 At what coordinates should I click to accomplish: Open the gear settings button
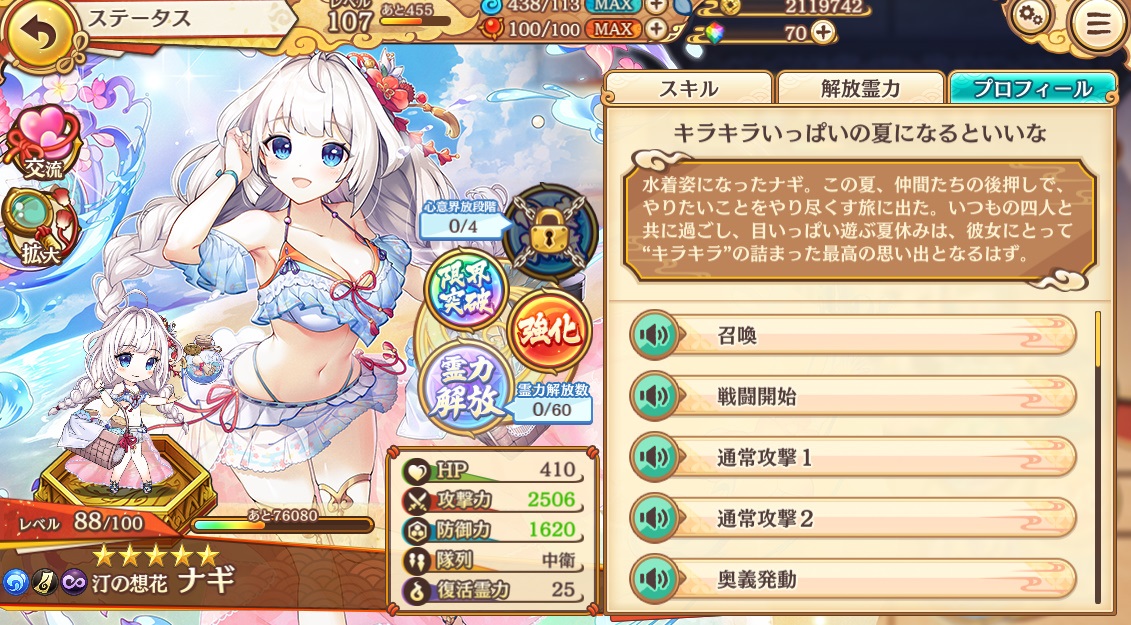tap(1029, 15)
